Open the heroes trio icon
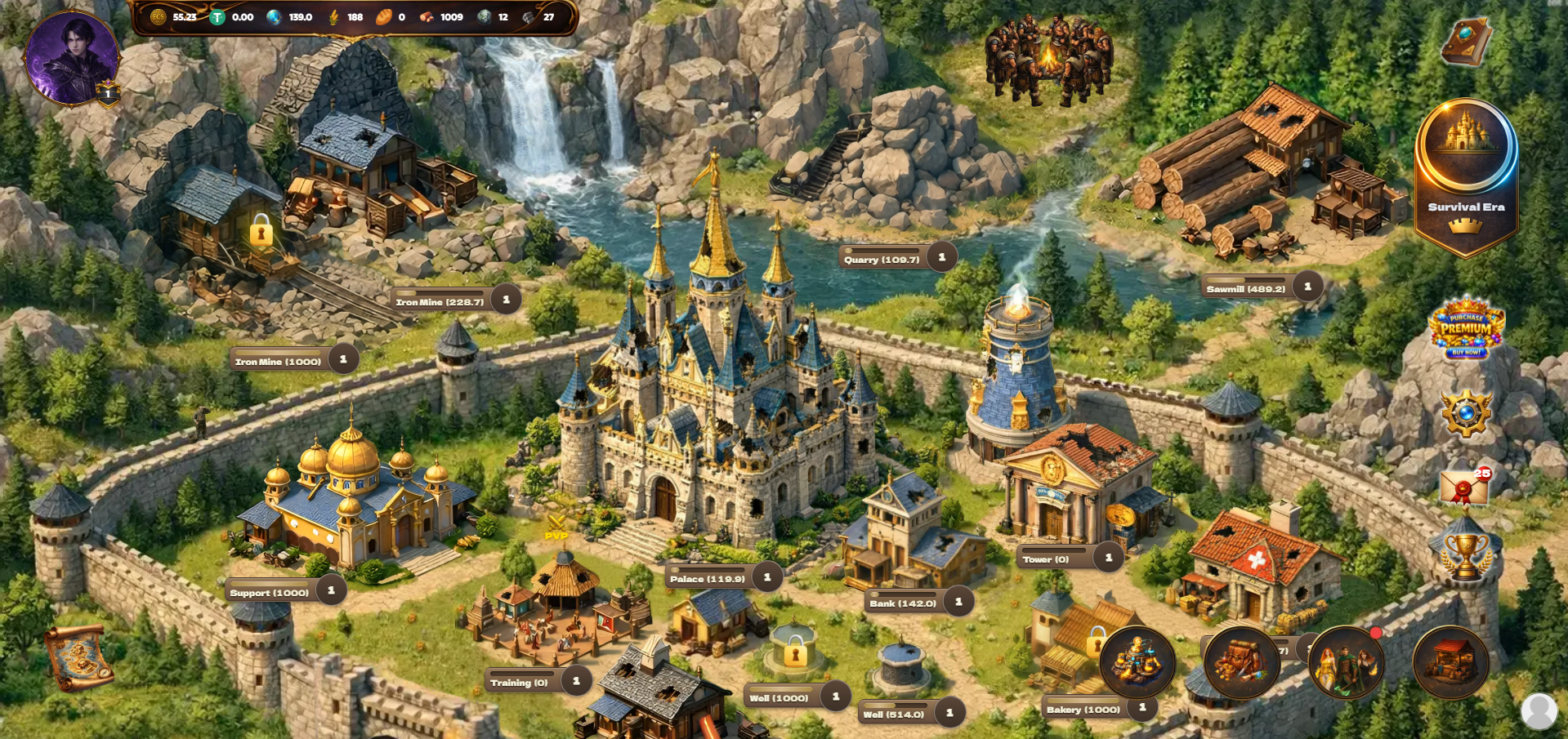This screenshot has width=1568, height=739. coord(1346,662)
